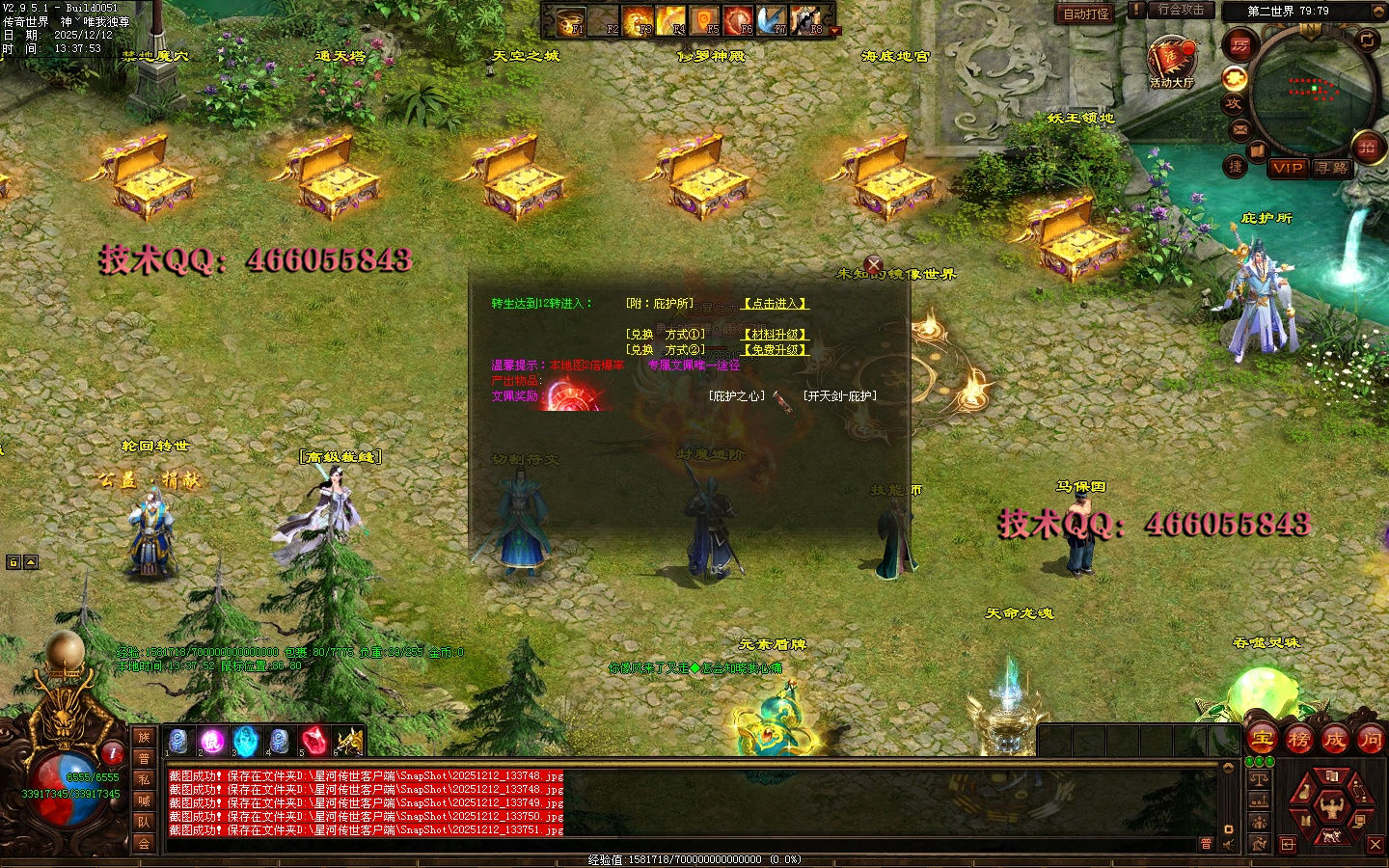Viewport: 1389px width, 868px height.
Task: Select the 【材料升级】 exchange option
Action: click(775, 335)
